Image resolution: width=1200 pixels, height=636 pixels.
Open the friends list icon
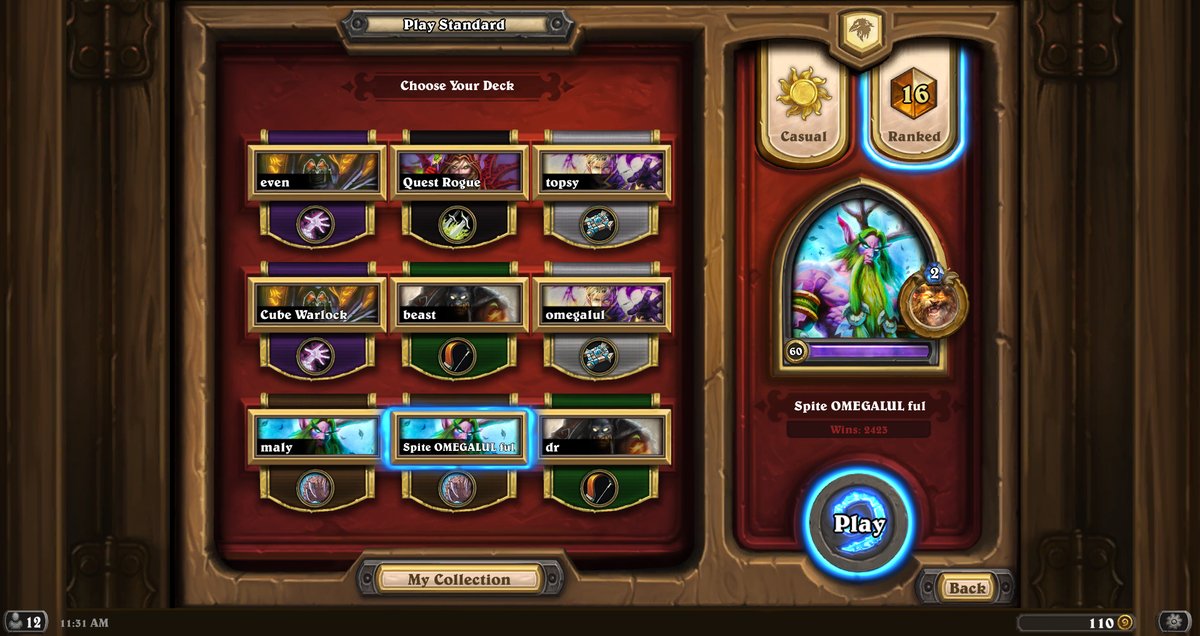pos(25,622)
